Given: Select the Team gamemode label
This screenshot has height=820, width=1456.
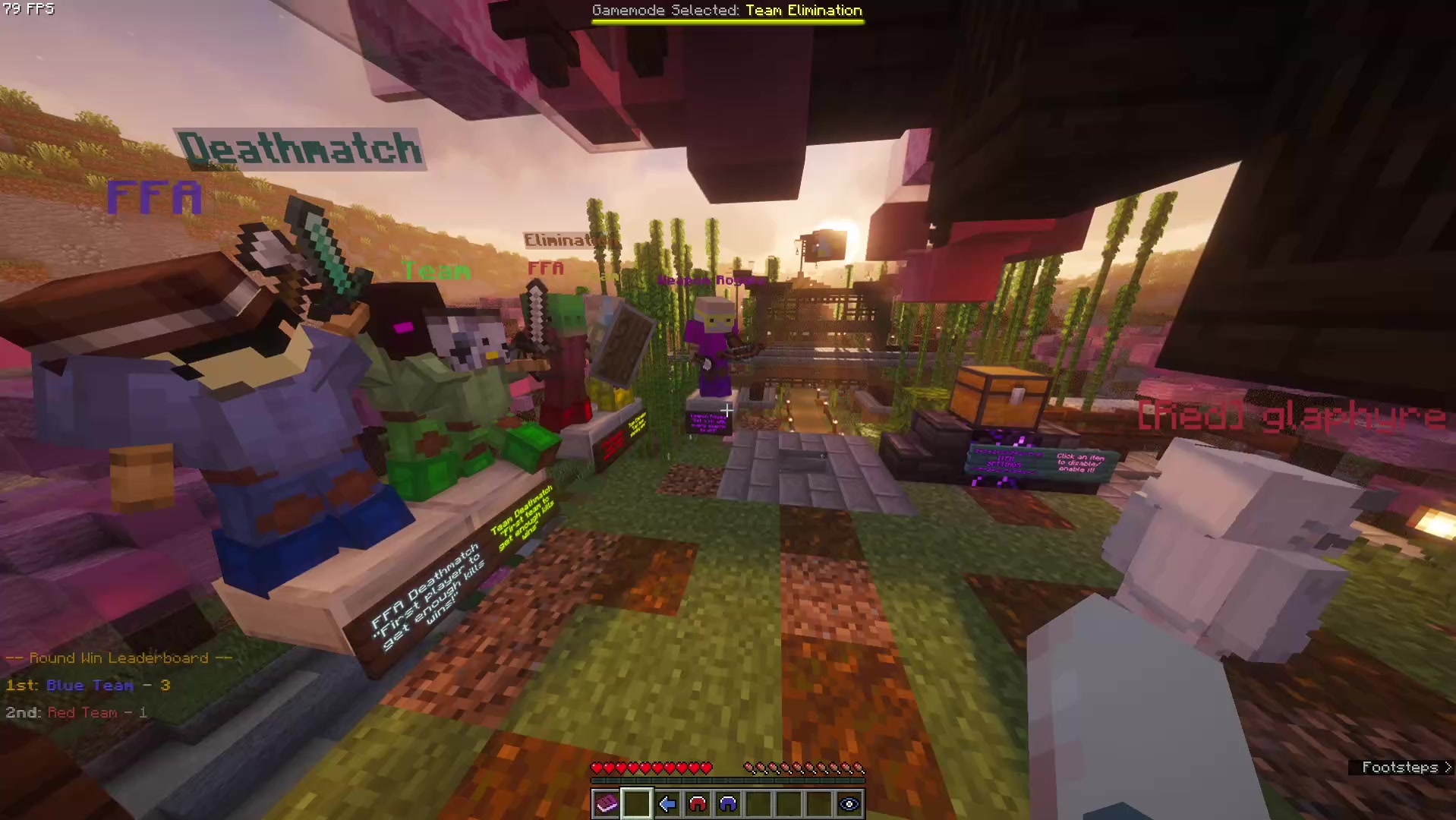Looking at the screenshot, I should tap(434, 270).
